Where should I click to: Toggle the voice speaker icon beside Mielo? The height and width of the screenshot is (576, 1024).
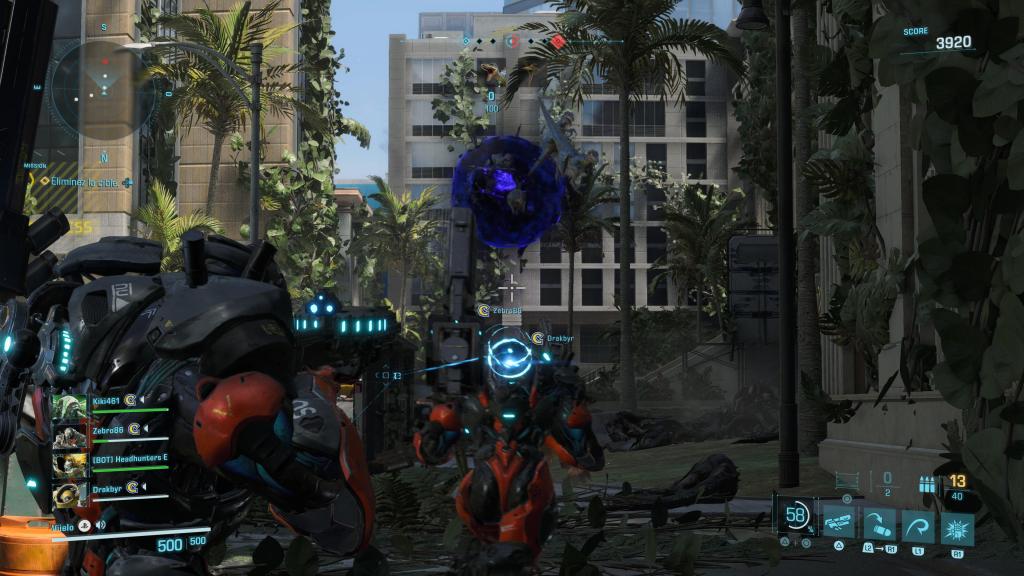[101, 524]
